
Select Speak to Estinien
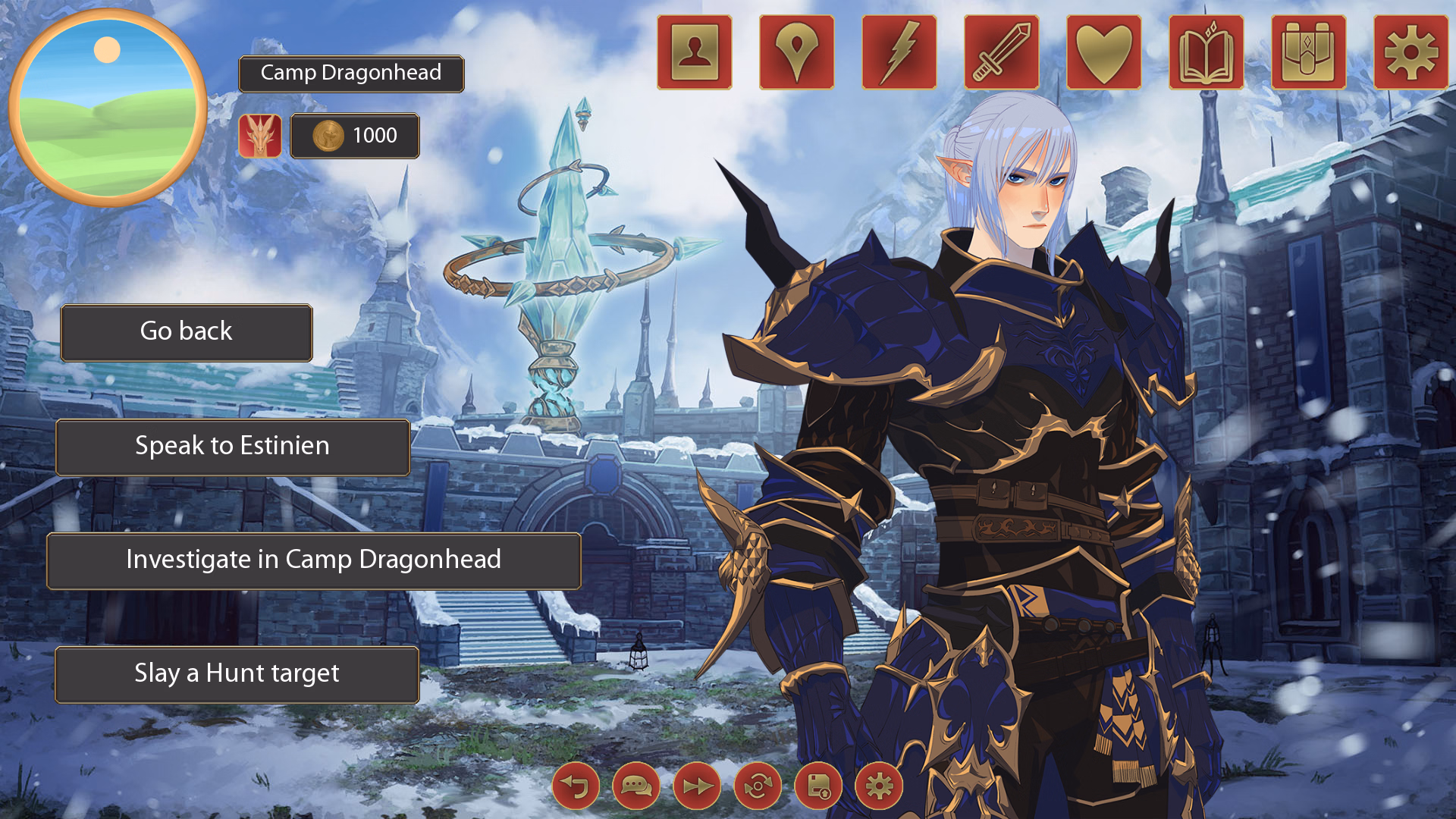232,447
